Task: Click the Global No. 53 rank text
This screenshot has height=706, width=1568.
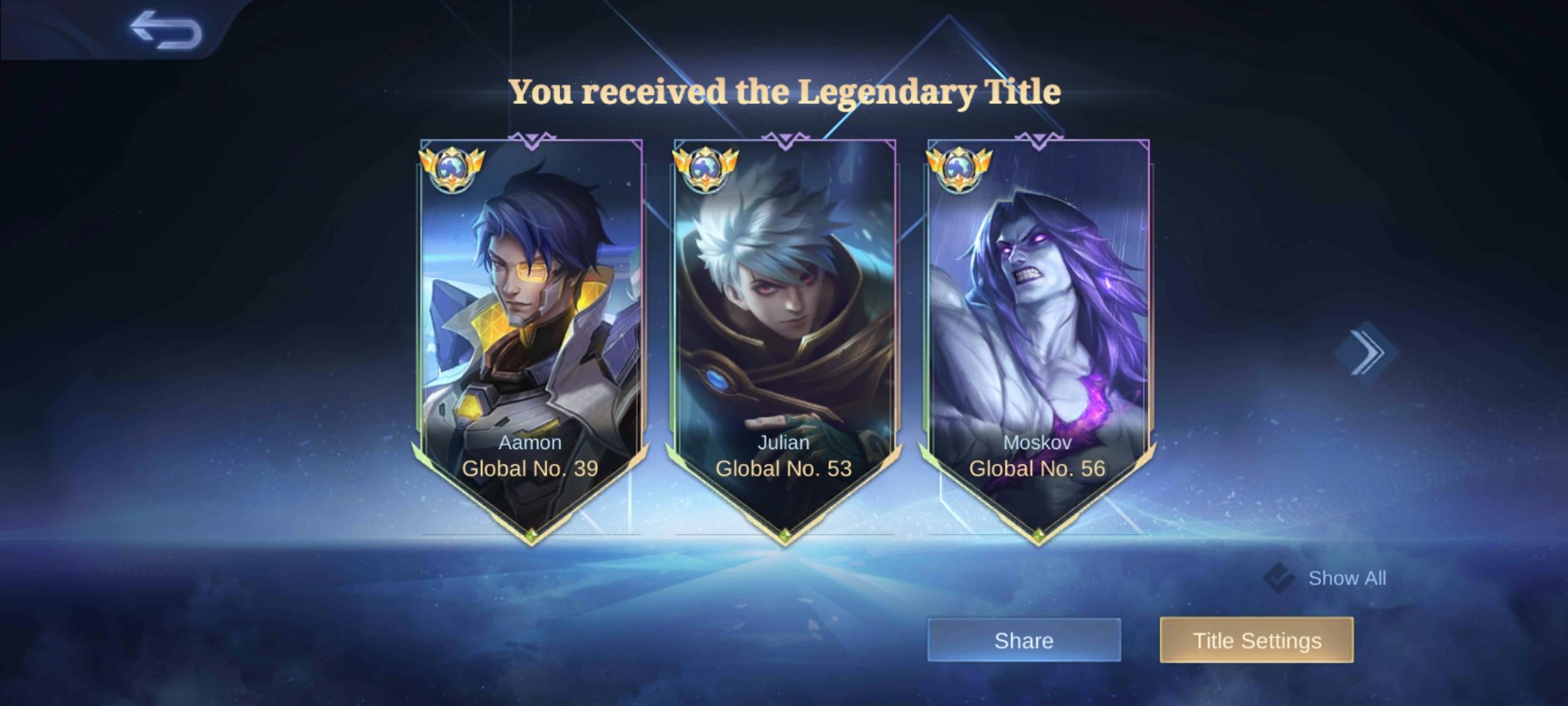Action: click(784, 468)
